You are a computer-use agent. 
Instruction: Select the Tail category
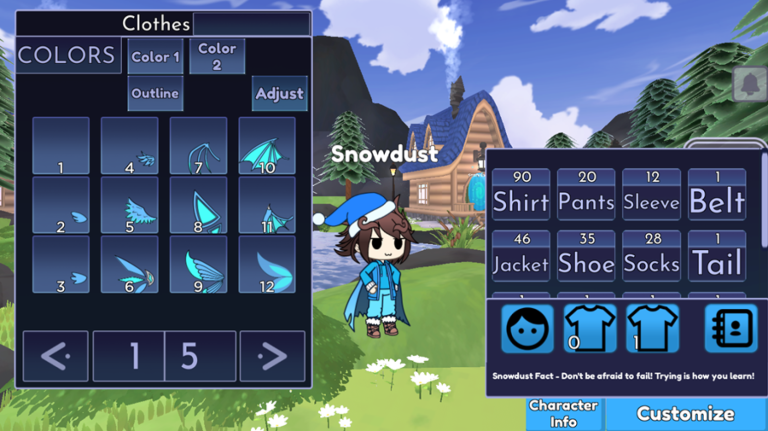(x=717, y=255)
